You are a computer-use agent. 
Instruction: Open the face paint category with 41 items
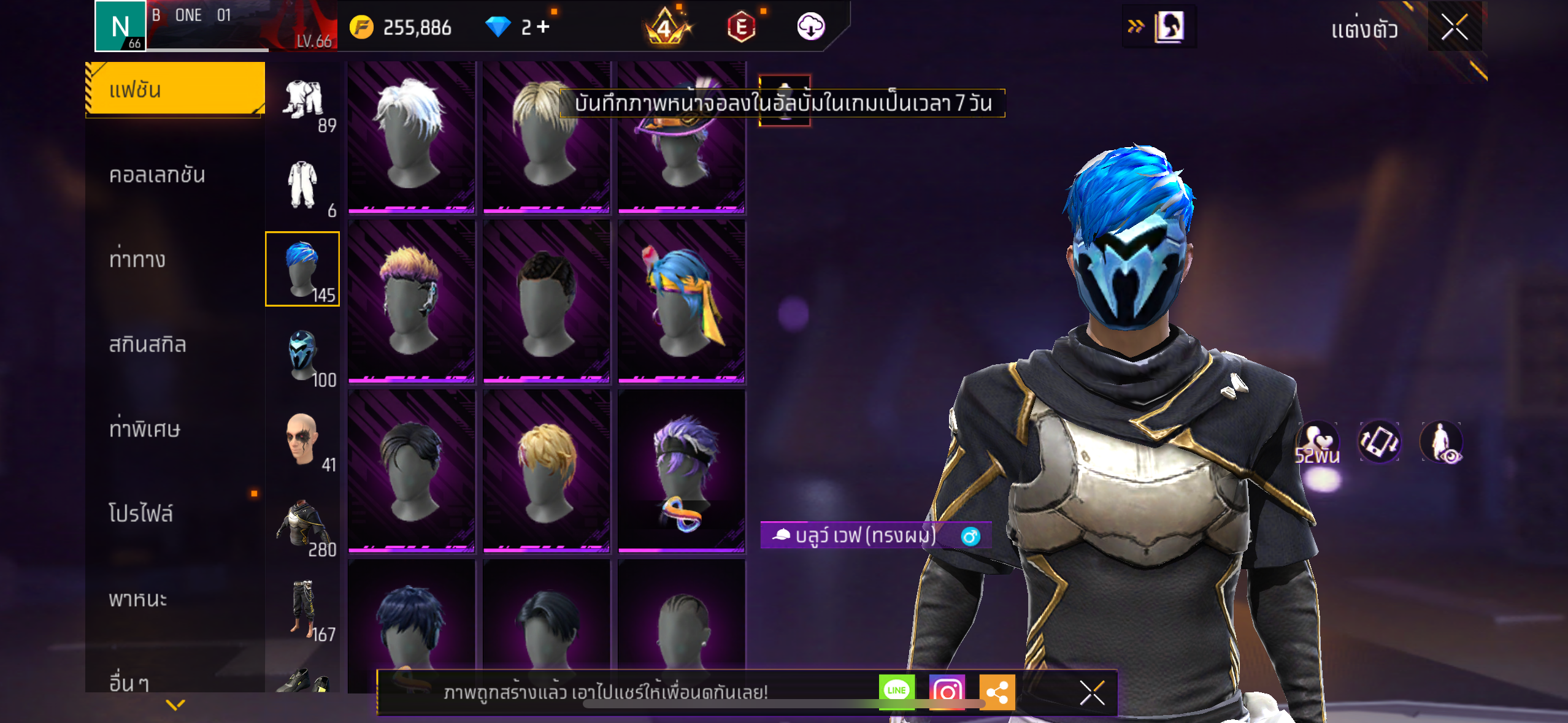pyautogui.click(x=303, y=441)
